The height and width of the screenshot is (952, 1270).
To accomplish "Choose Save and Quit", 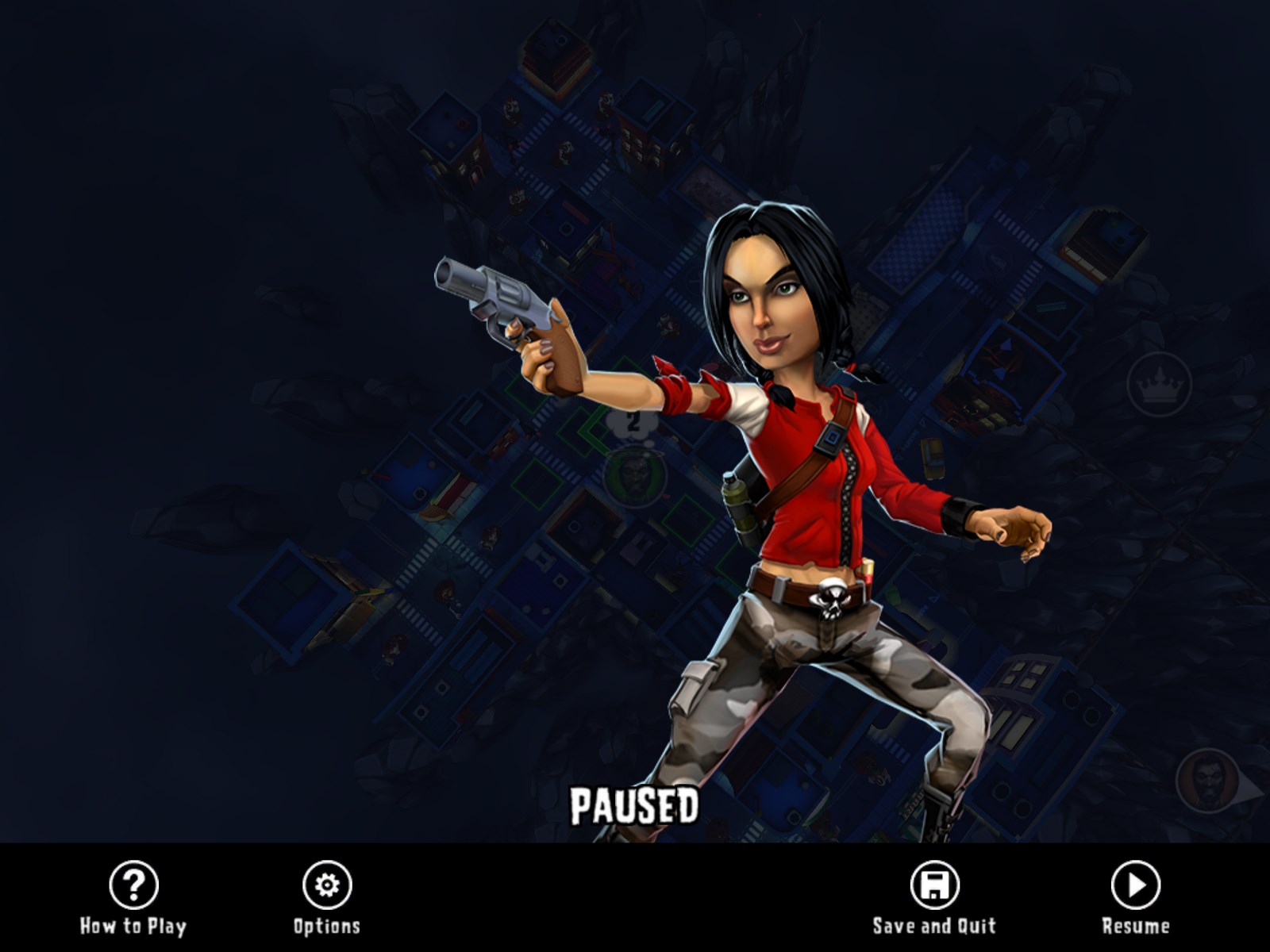I will click(934, 885).
